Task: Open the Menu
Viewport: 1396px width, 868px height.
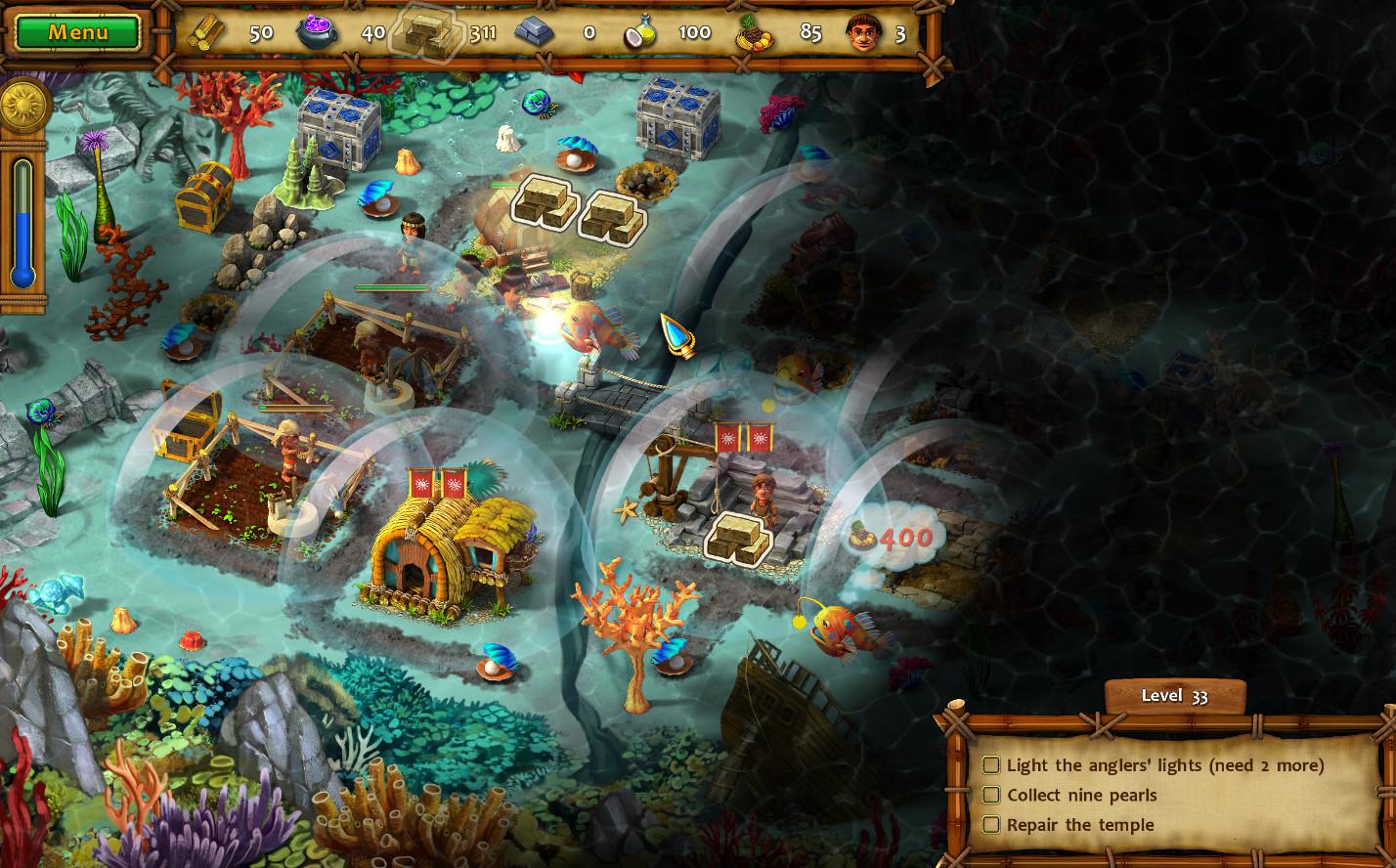Action: [x=77, y=32]
